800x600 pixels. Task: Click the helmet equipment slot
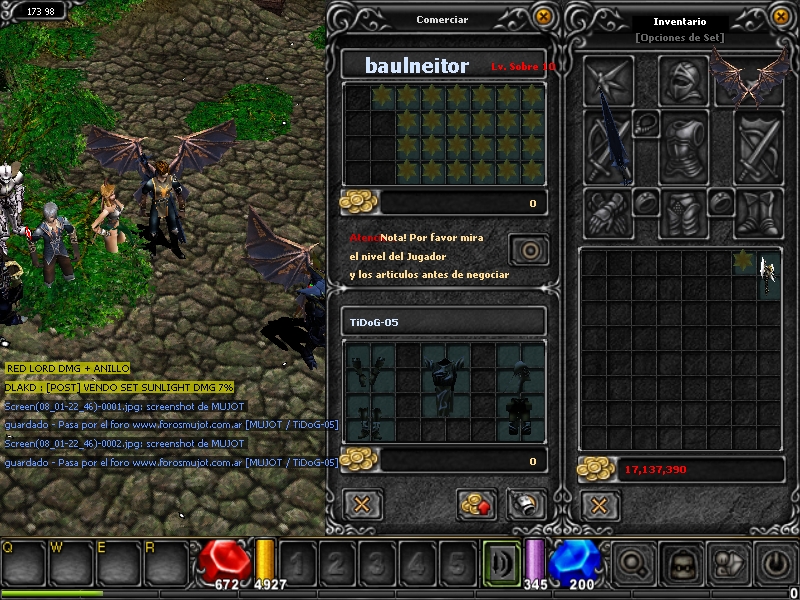pyautogui.click(x=684, y=80)
